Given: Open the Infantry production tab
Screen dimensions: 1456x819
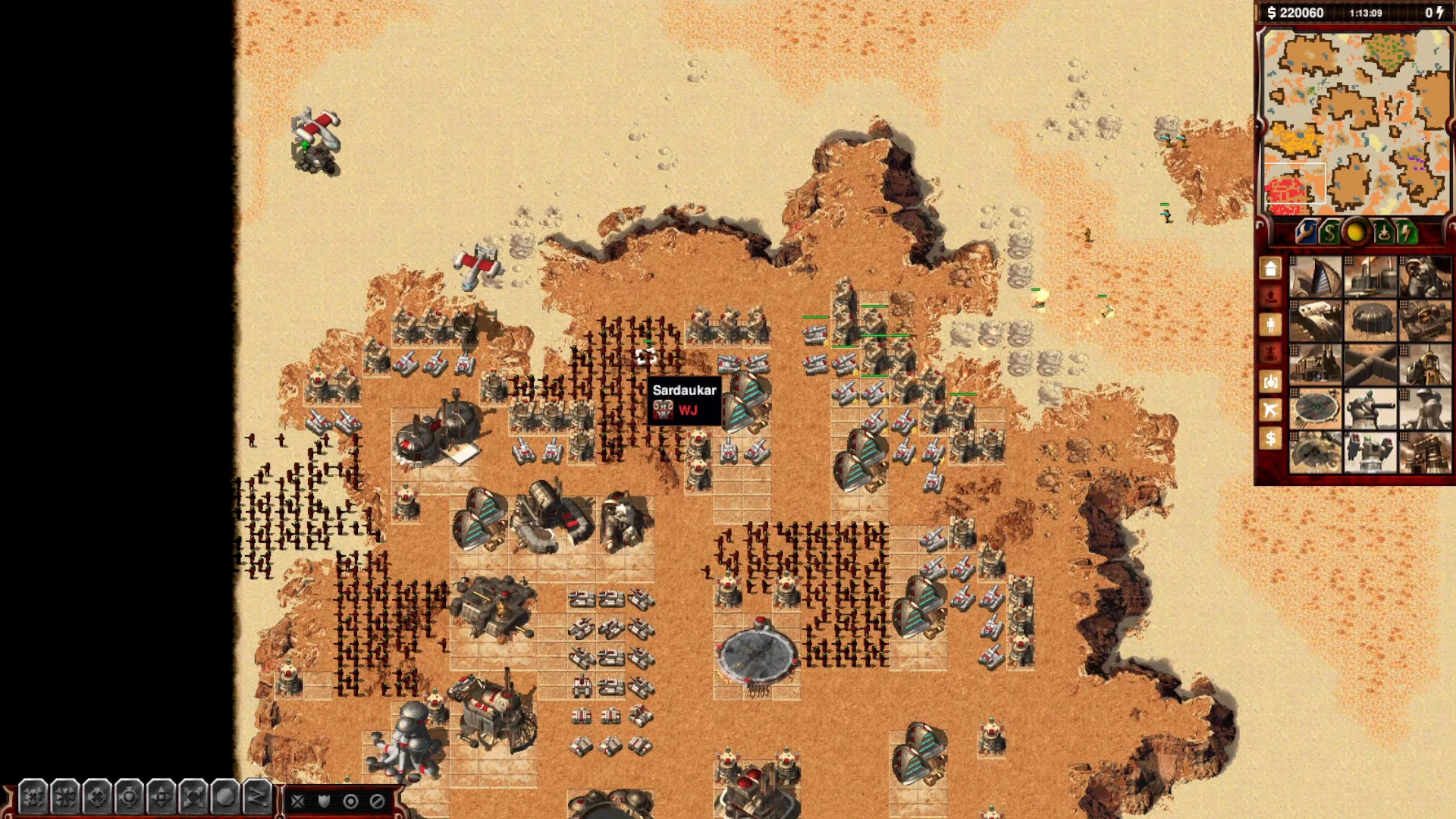Looking at the screenshot, I should click(x=1271, y=325).
